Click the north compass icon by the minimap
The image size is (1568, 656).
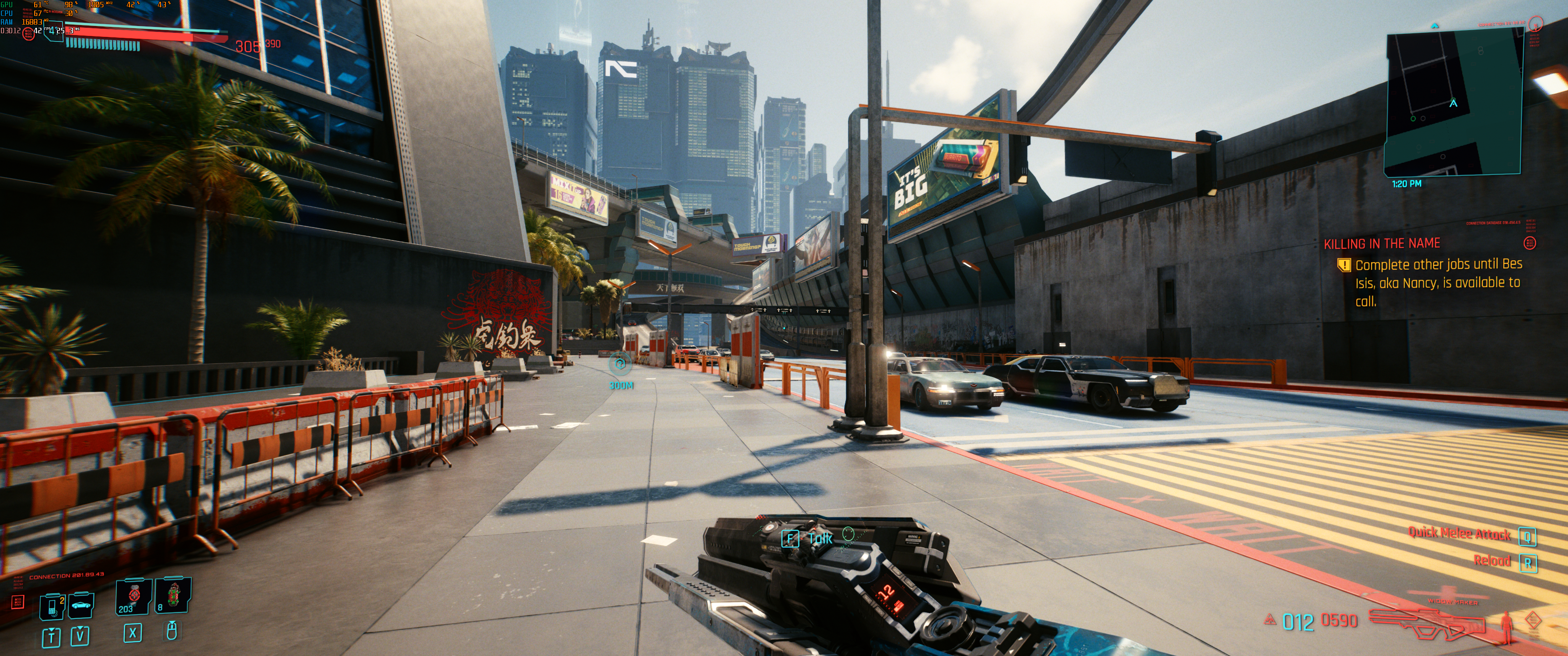[x=1536, y=25]
